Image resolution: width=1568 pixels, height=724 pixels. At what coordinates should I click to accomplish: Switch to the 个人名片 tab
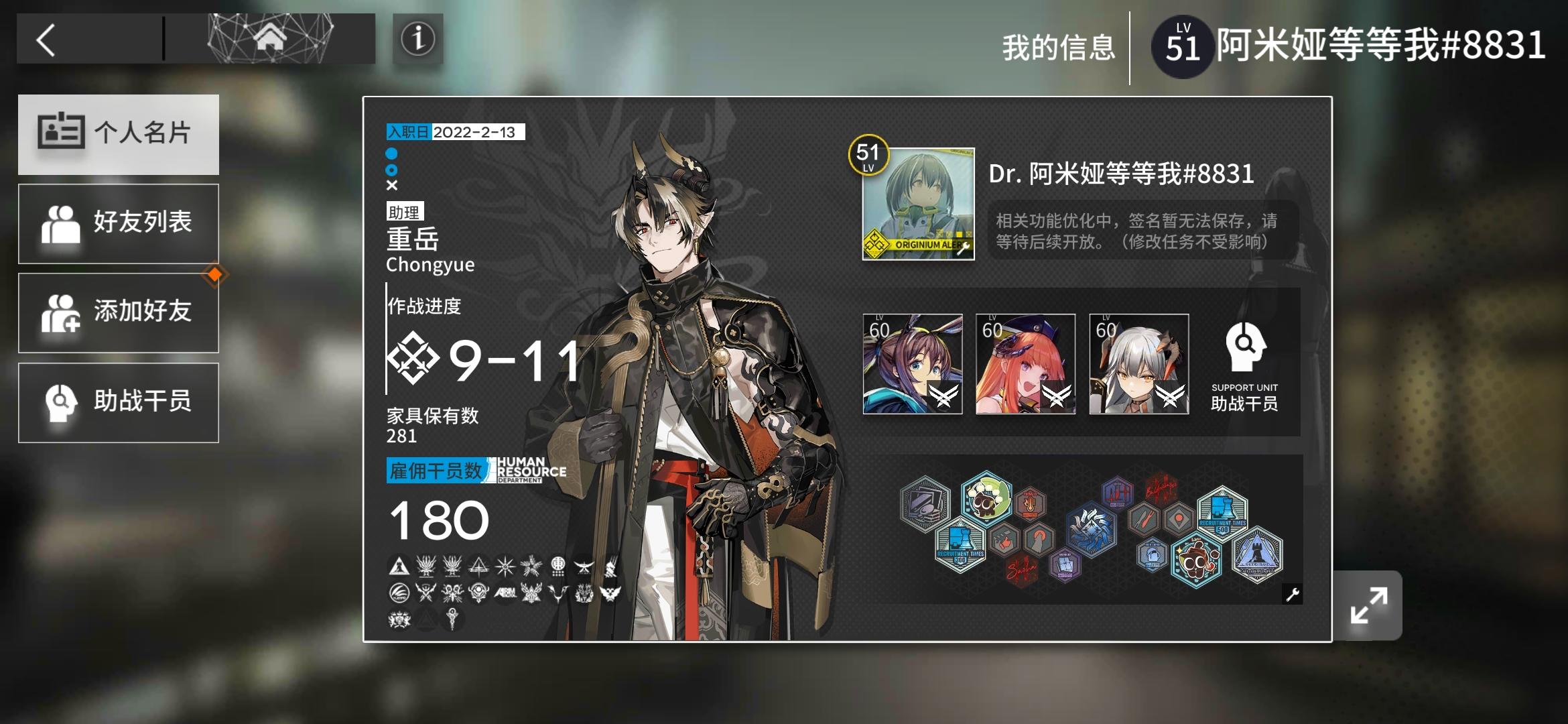[x=119, y=134]
